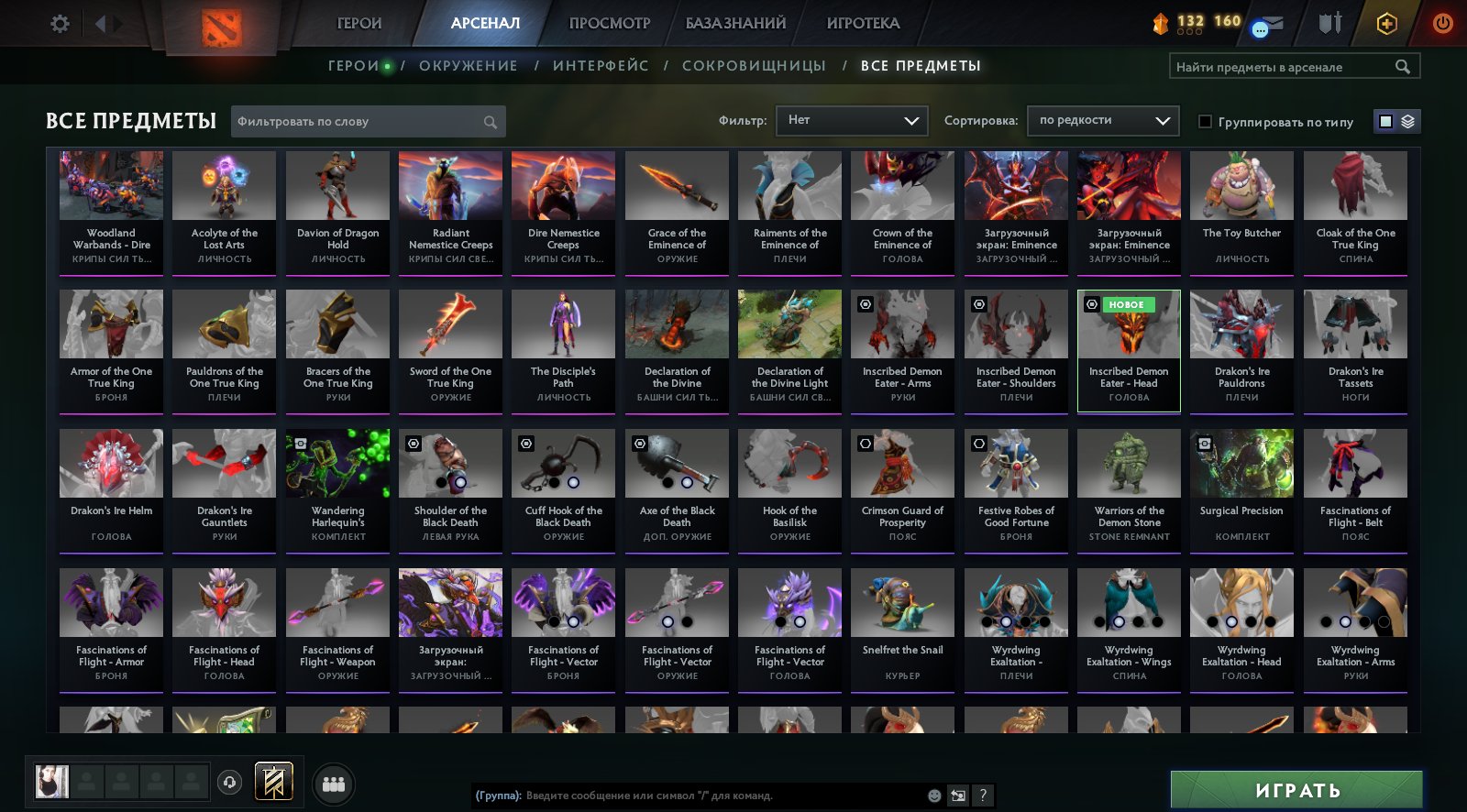Viewport: 1467px width, 812px height.
Task: Click the '?' help button near the chat
Action: tap(982, 796)
